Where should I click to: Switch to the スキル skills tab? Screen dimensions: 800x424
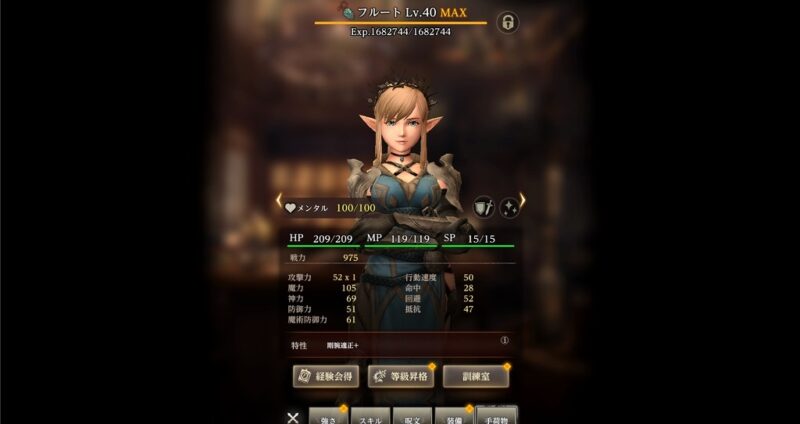pos(369,416)
